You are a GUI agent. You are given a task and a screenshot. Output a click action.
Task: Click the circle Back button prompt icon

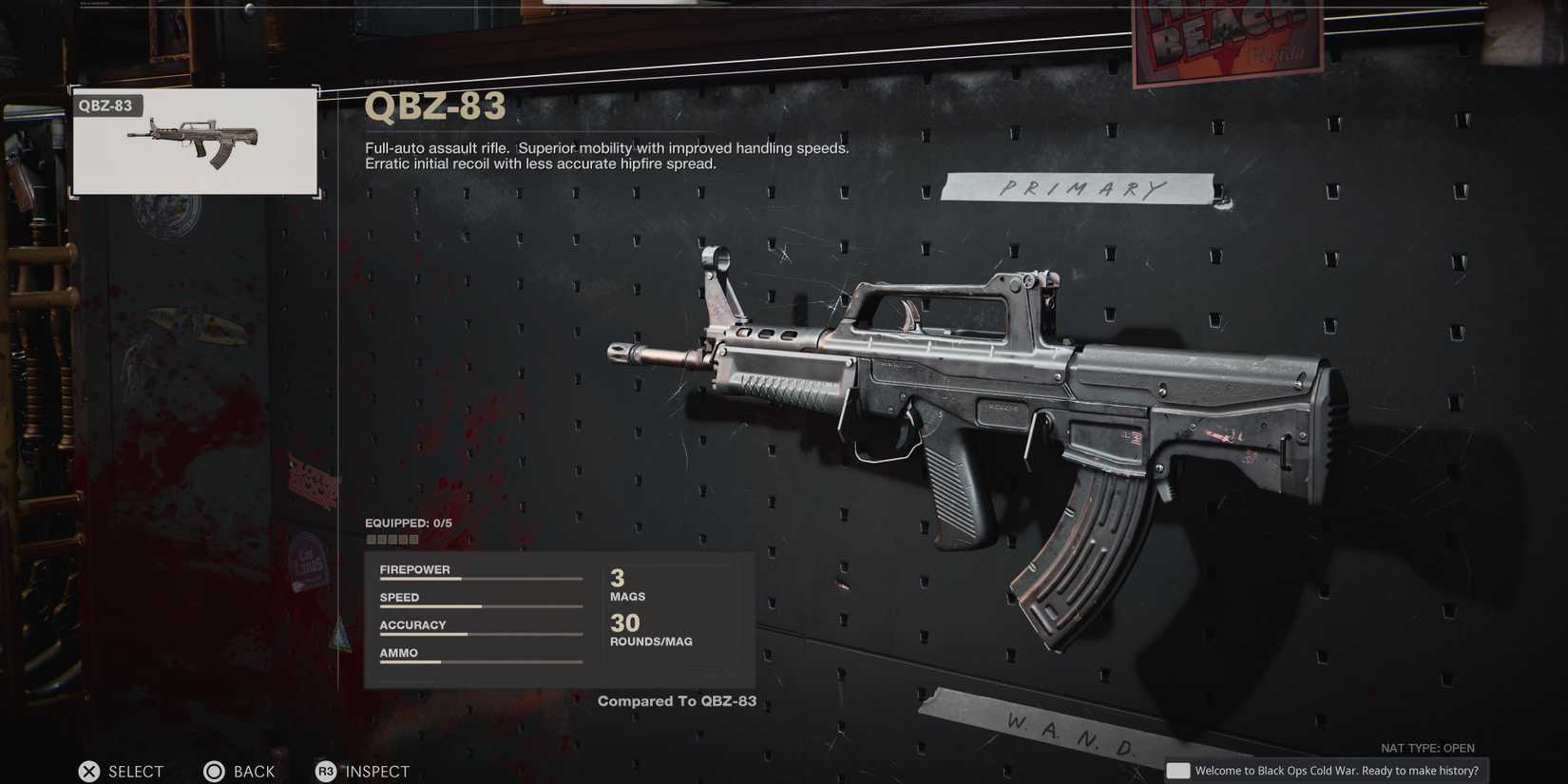215,772
